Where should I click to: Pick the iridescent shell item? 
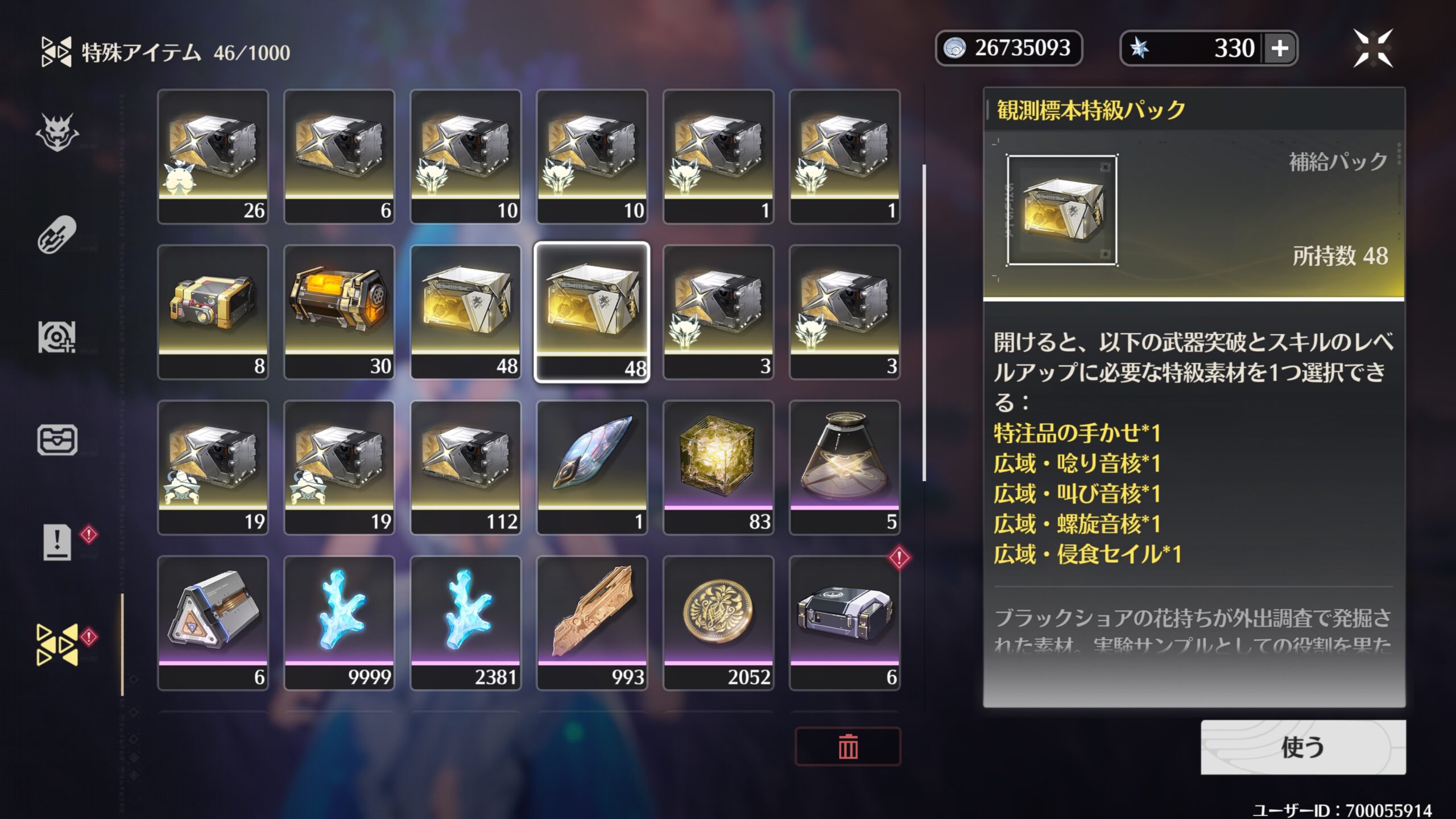(x=591, y=468)
